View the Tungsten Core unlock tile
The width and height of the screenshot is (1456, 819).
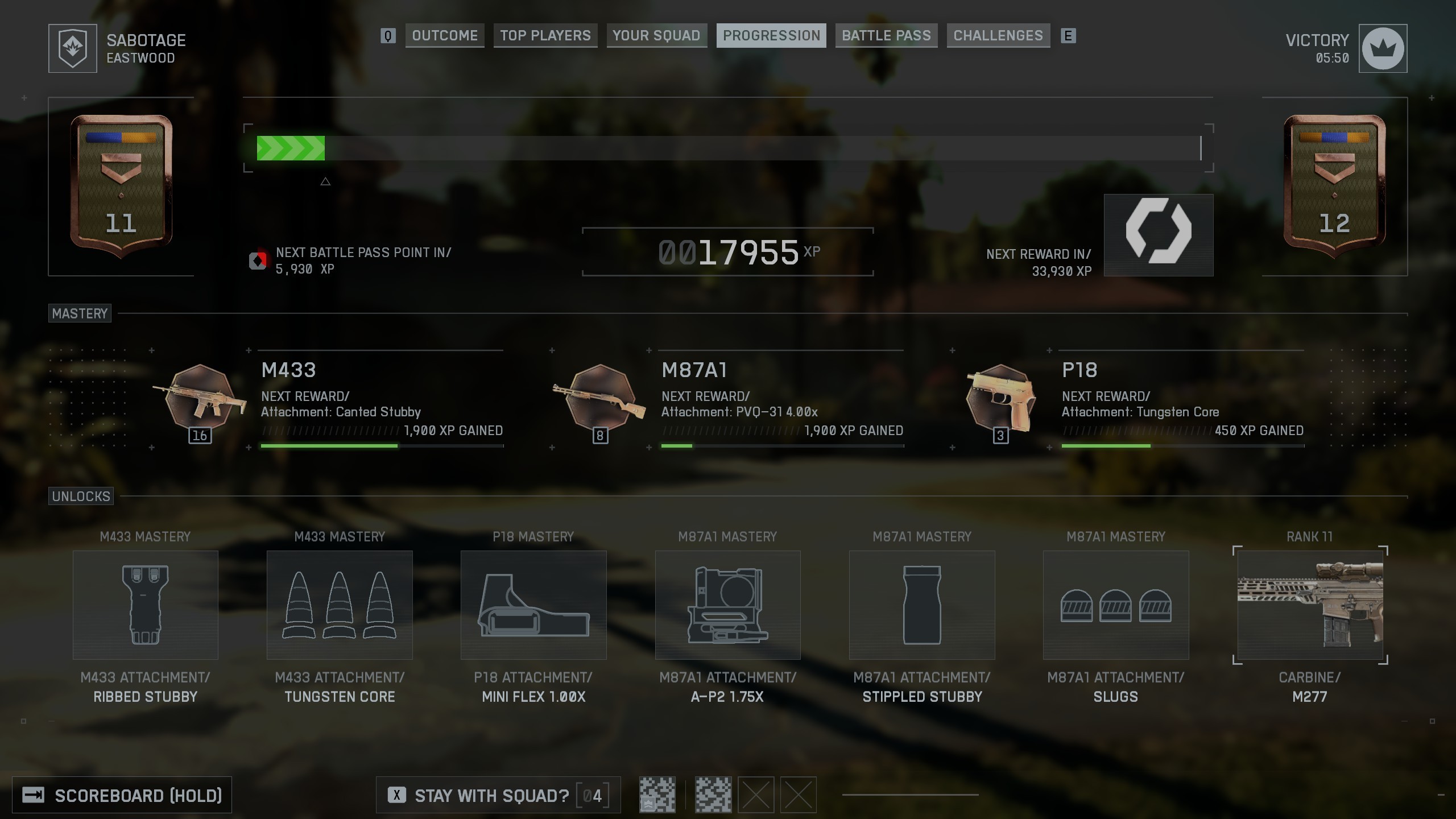click(340, 605)
